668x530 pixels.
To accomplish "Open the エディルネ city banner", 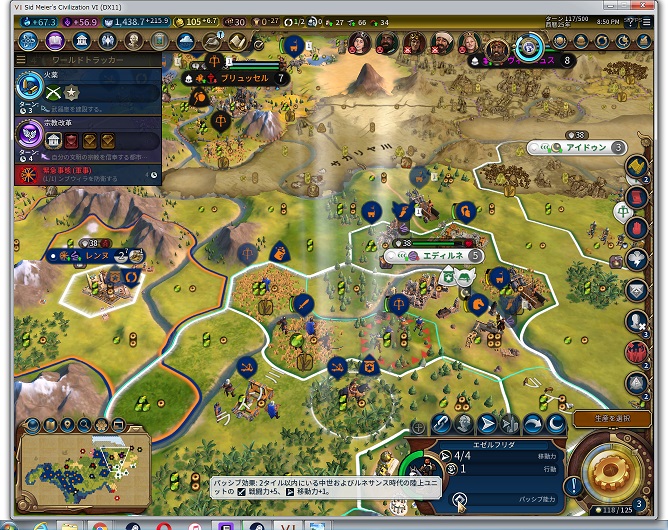I will point(438,256).
